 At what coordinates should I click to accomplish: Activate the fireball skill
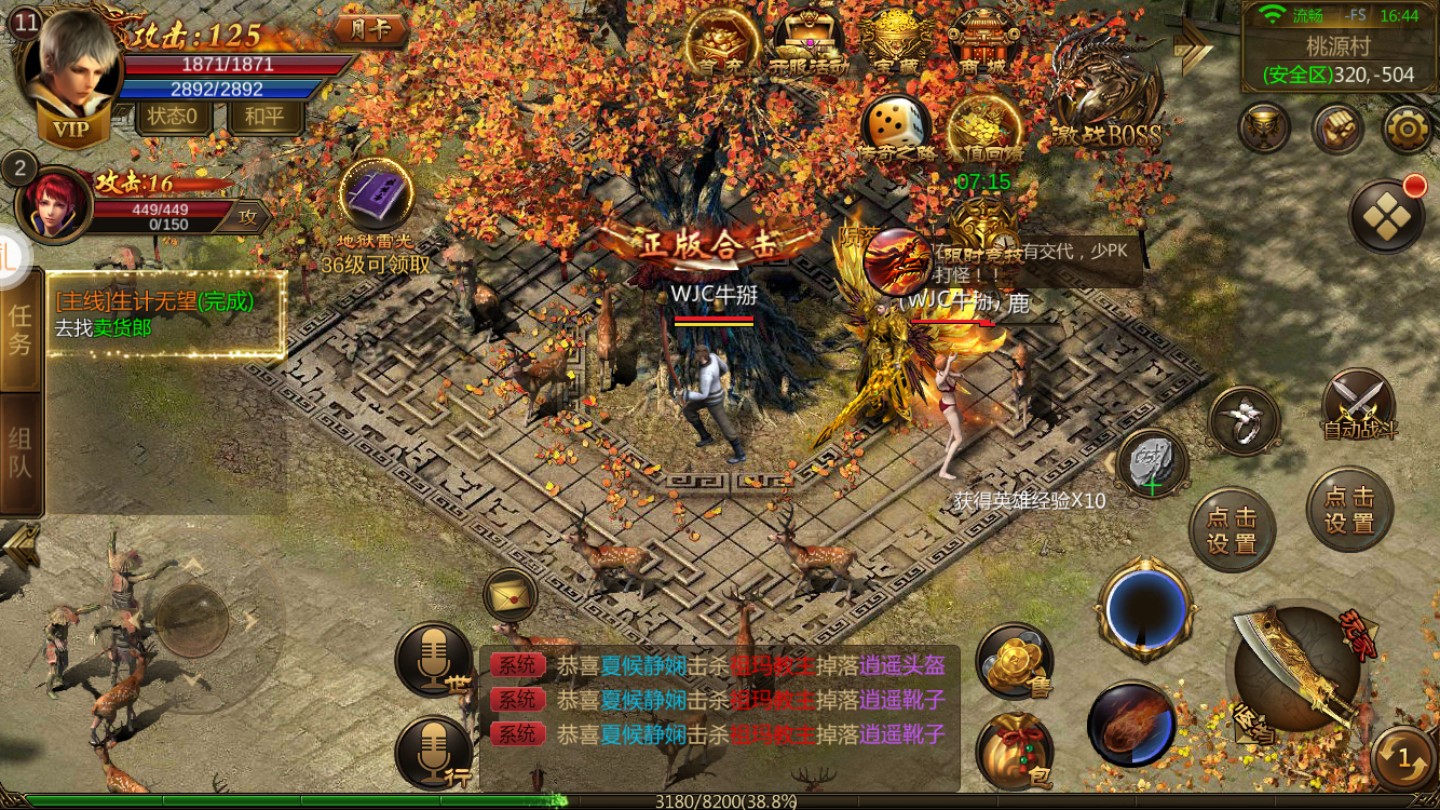tap(1132, 723)
